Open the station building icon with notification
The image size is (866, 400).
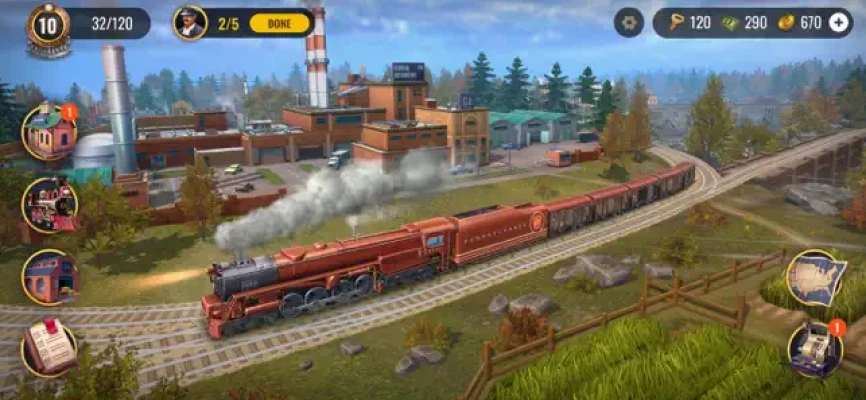pos(49,131)
